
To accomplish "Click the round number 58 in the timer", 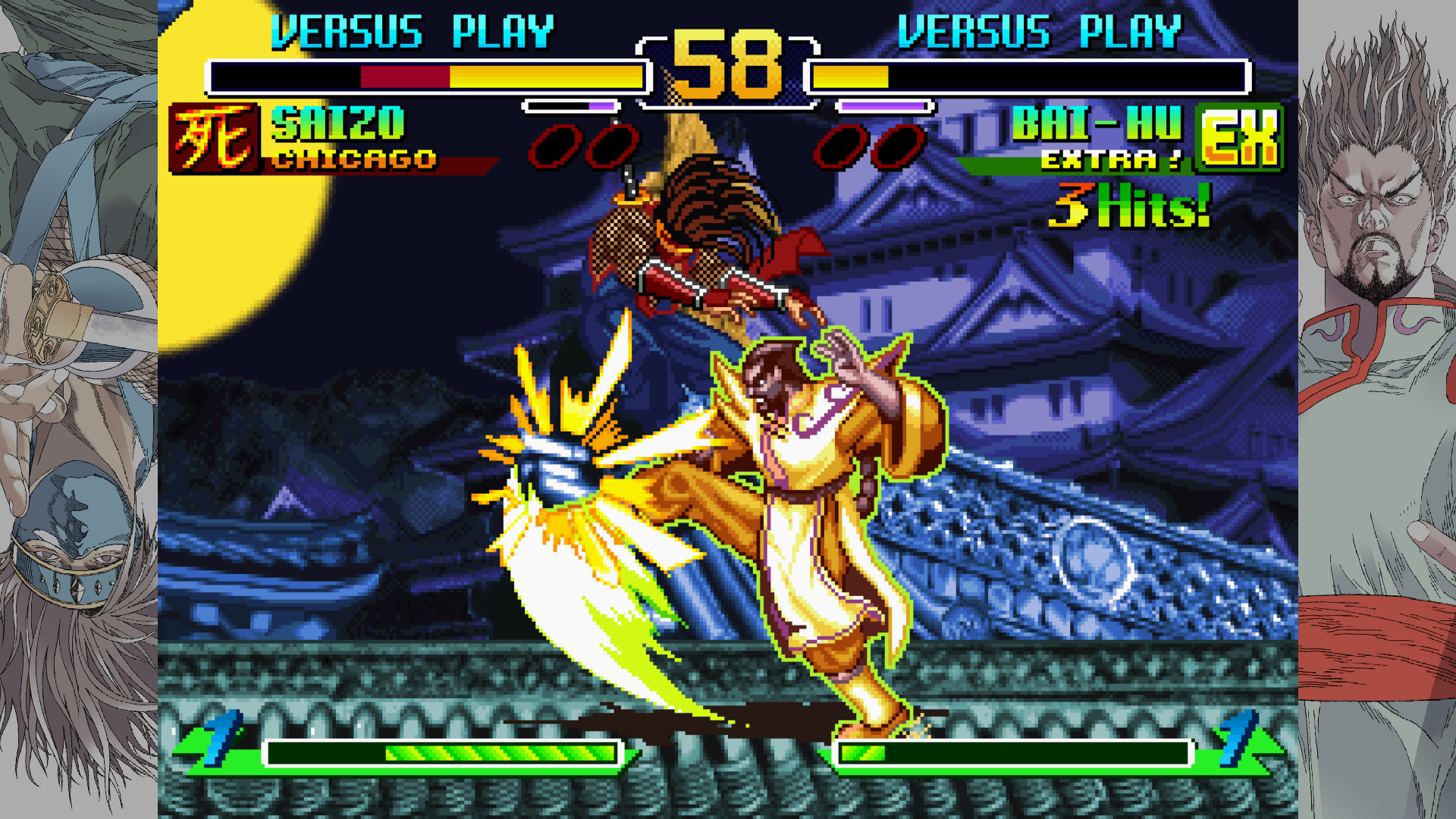I will pos(727,68).
